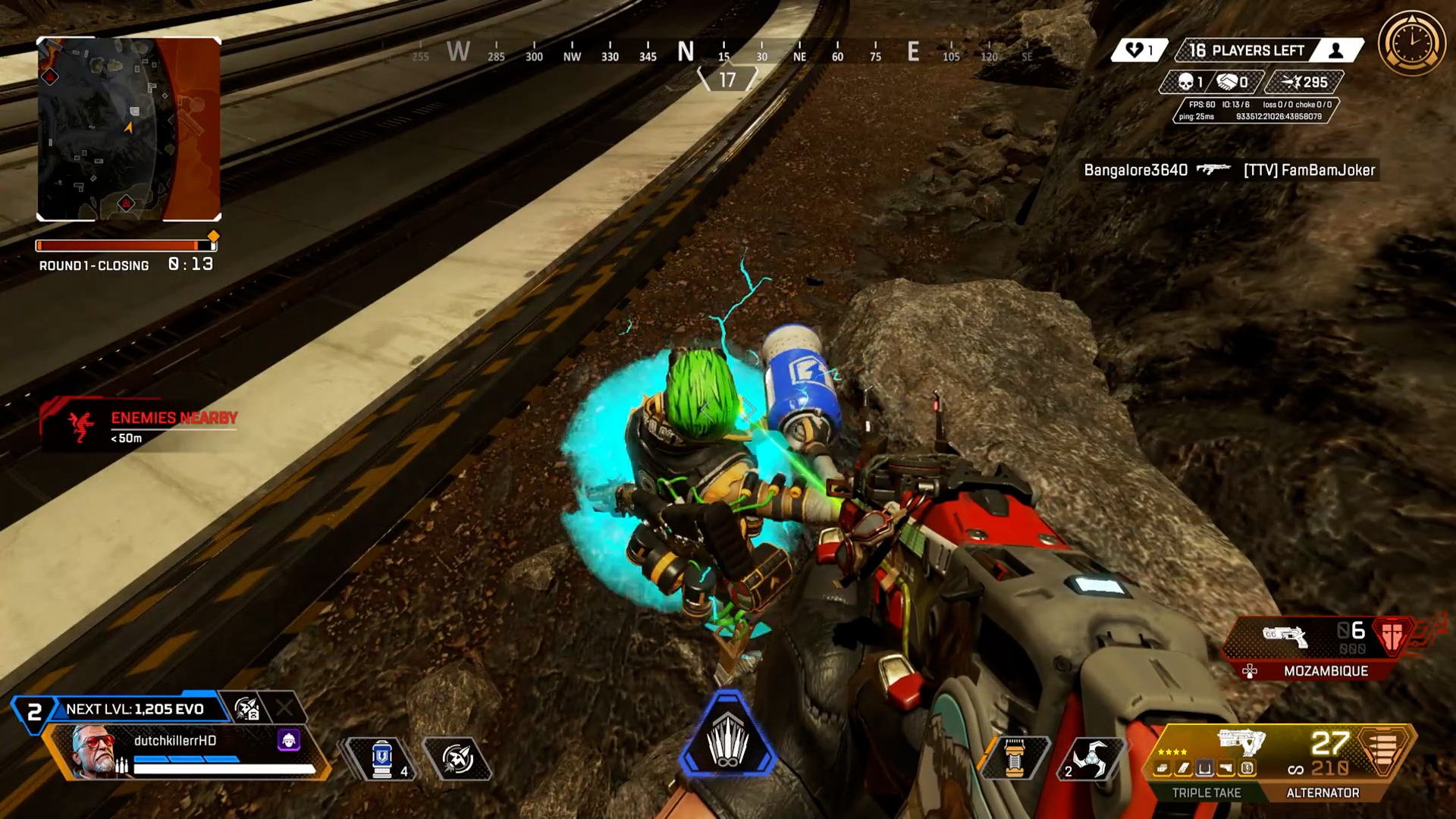
Task: Activate the survival item slot
Action: coord(457,758)
